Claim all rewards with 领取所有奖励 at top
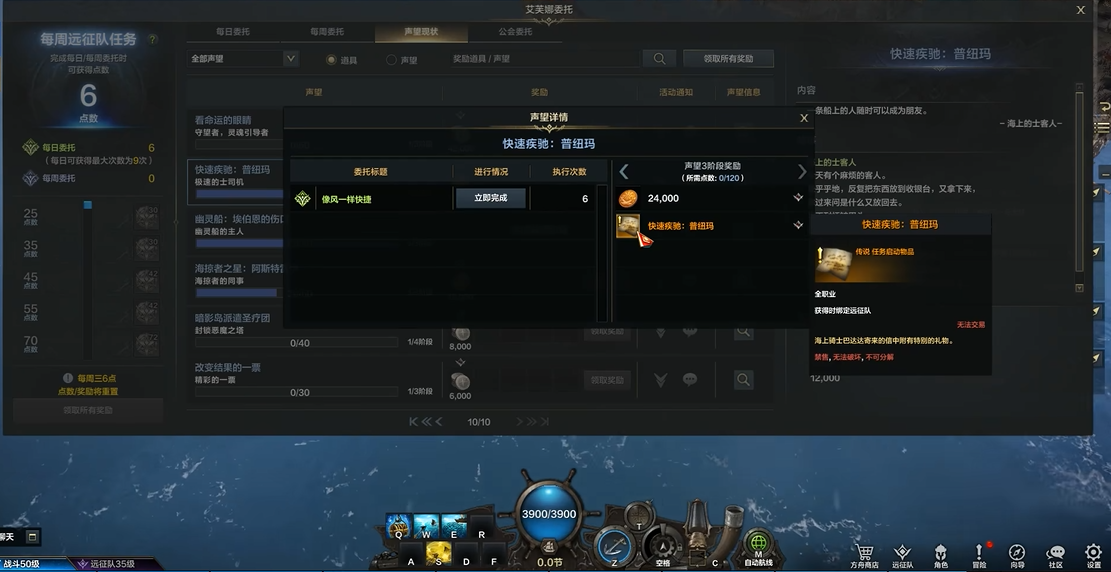1111x572 pixels. click(728, 59)
